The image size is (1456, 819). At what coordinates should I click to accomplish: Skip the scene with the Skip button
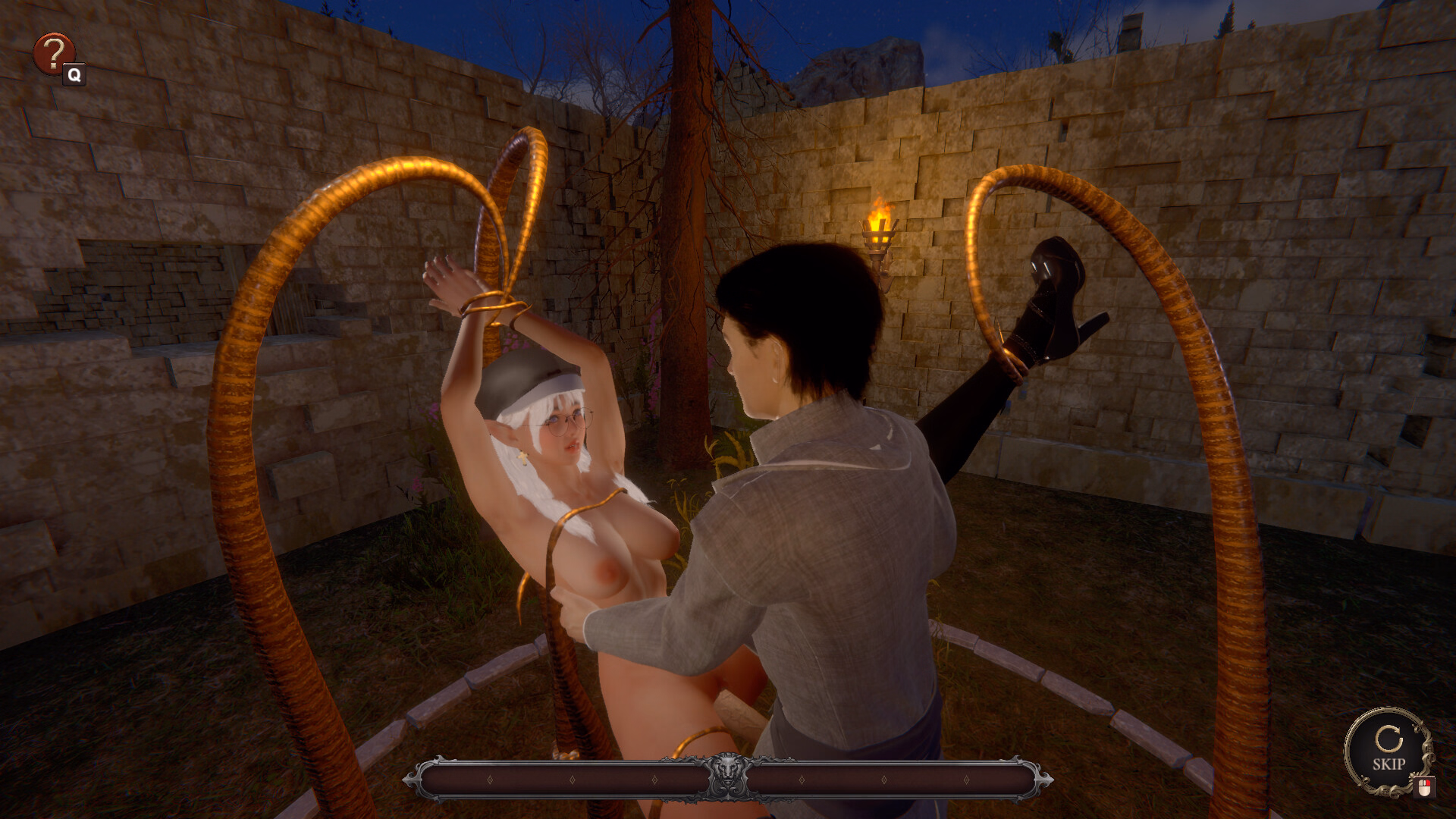pos(1388,751)
